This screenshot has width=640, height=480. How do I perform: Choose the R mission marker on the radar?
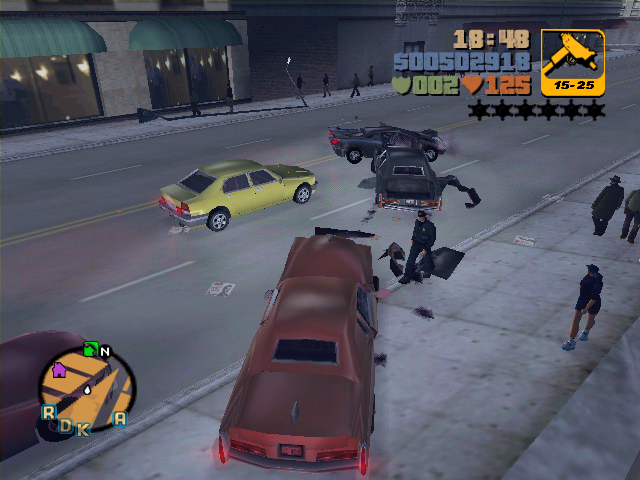[48, 412]
